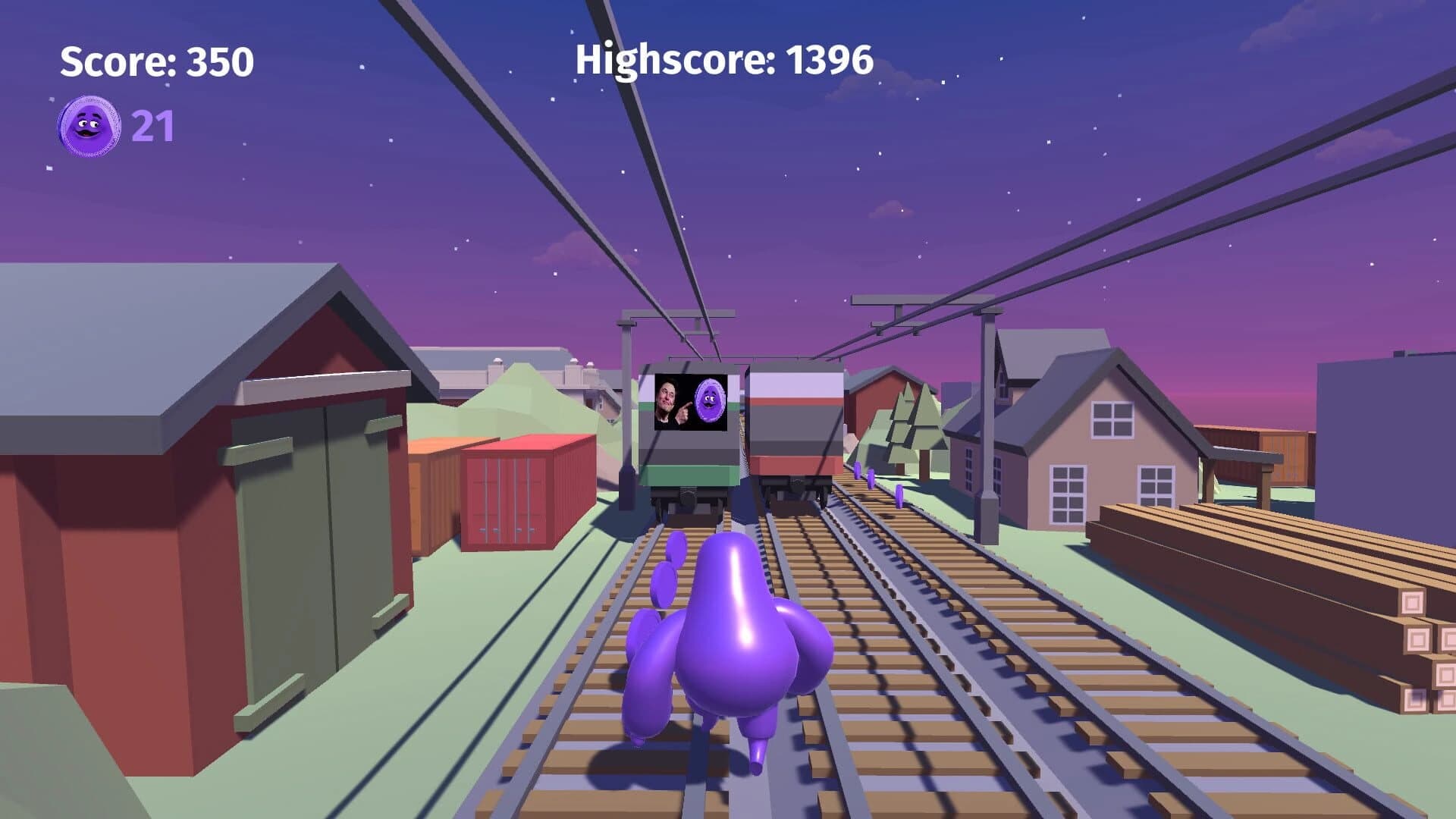1456x819 pixels.
Task: Toggle the coin count display showing 21
Action: click(x=152, y=125)
